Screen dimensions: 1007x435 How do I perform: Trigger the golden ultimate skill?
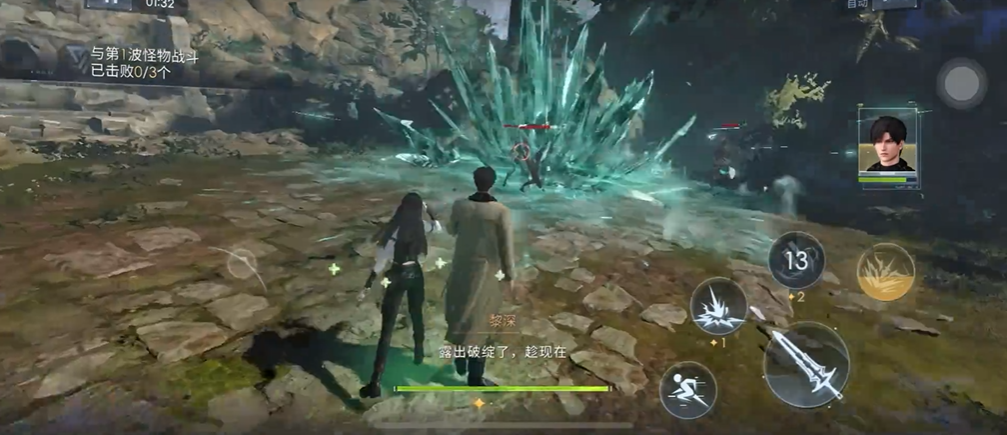point(885,272)
